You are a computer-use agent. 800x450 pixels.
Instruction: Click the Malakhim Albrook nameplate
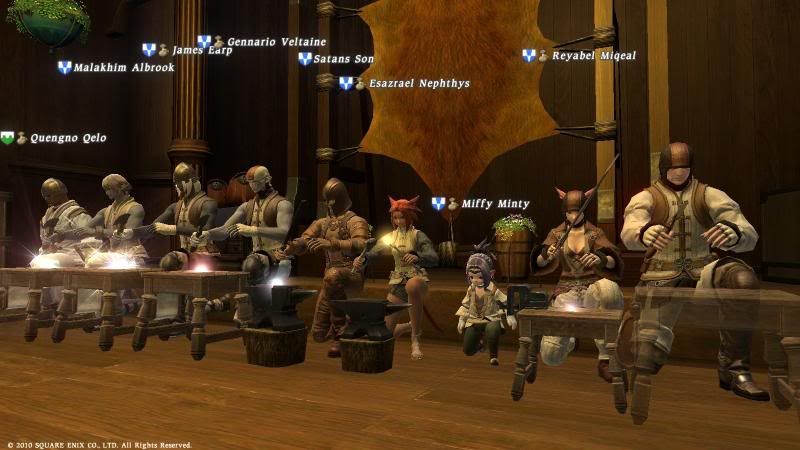click(x=124, y=68)
